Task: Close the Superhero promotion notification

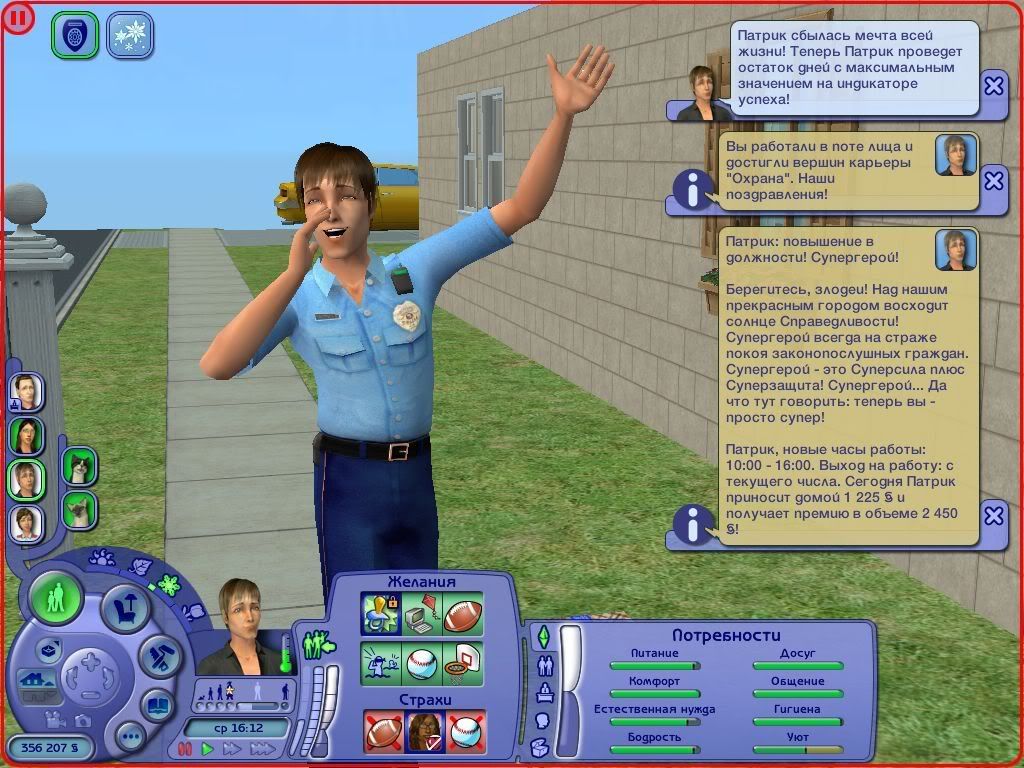Action: click(x=993, y=516)
